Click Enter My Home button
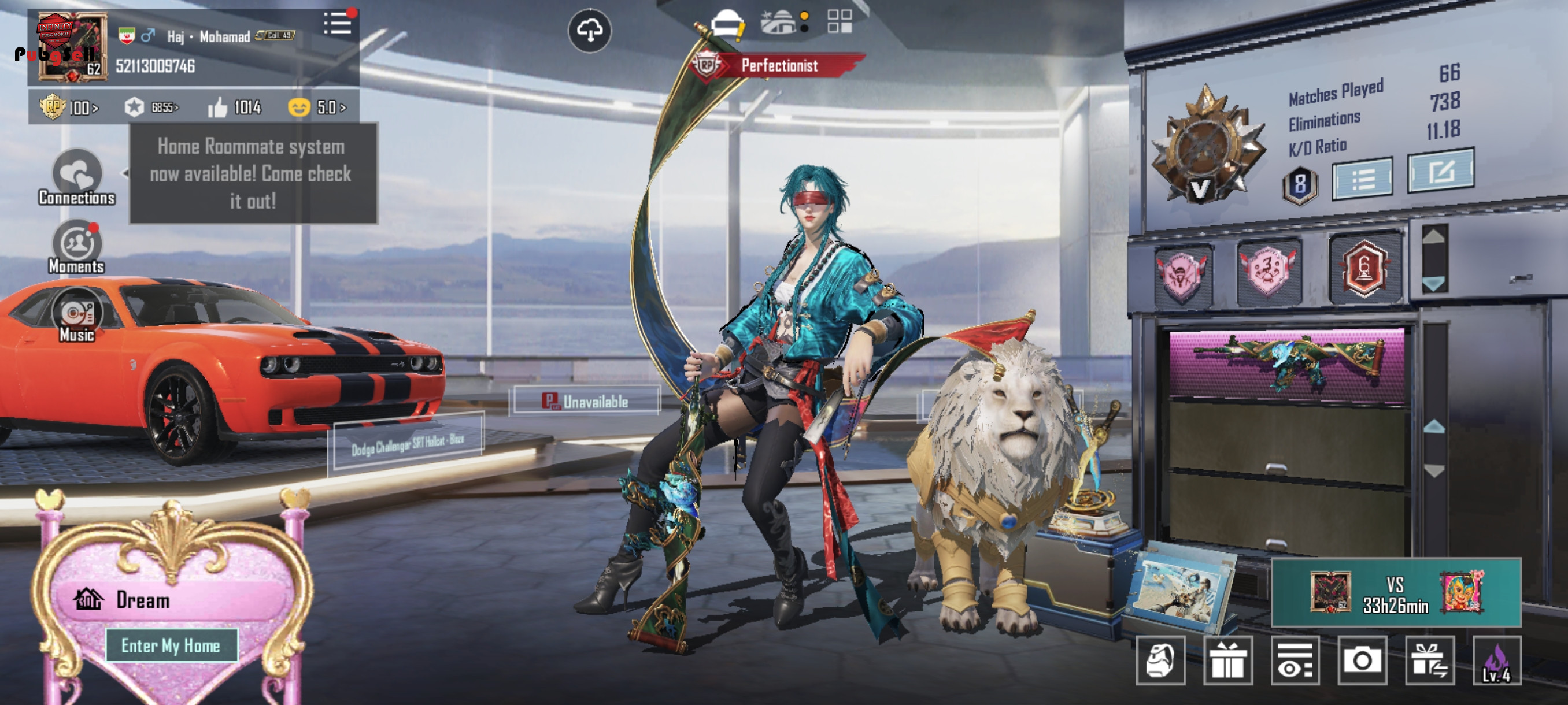 coord(171,645)
